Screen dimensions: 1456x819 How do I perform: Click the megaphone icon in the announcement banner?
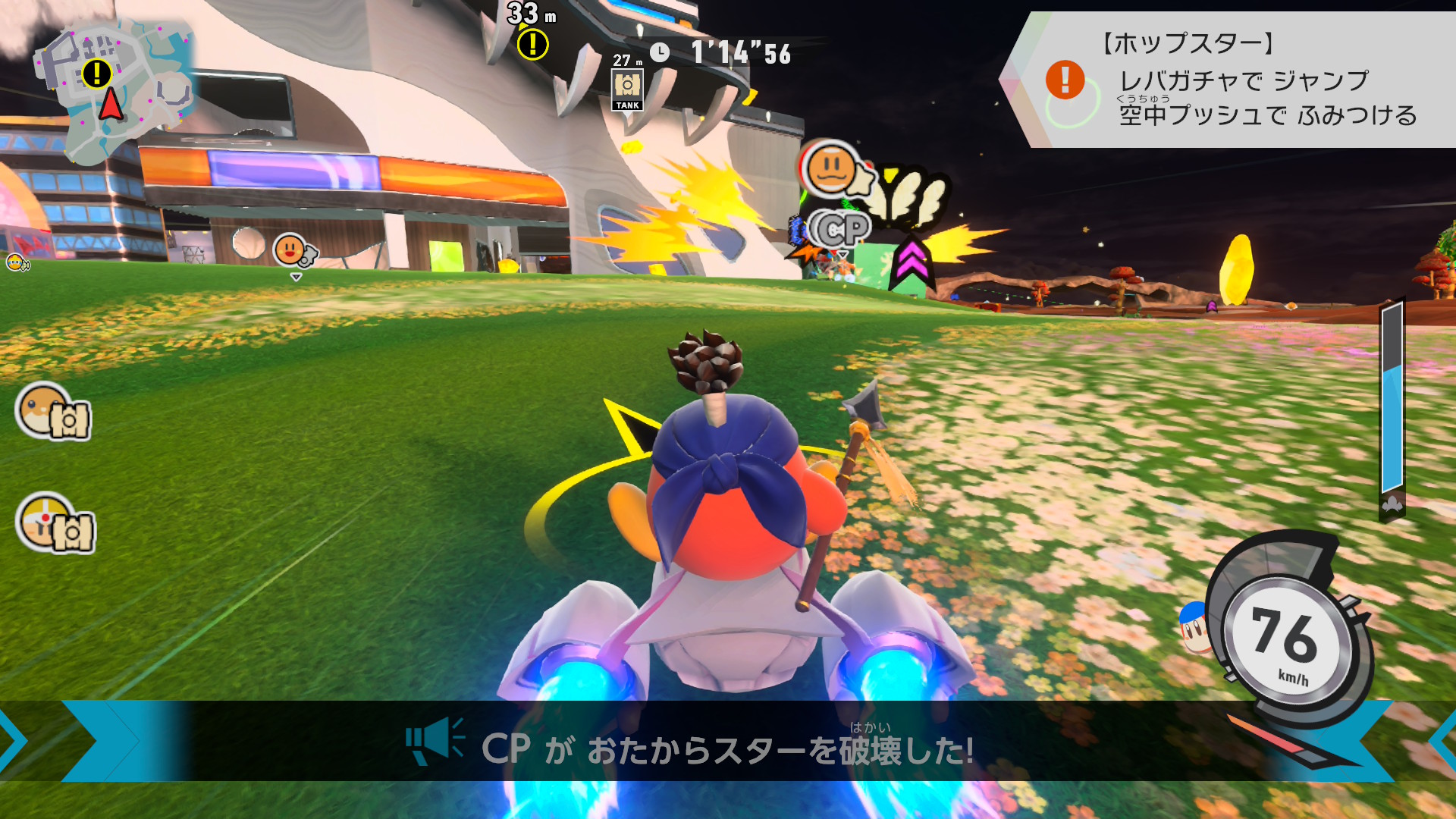(434, 741)
